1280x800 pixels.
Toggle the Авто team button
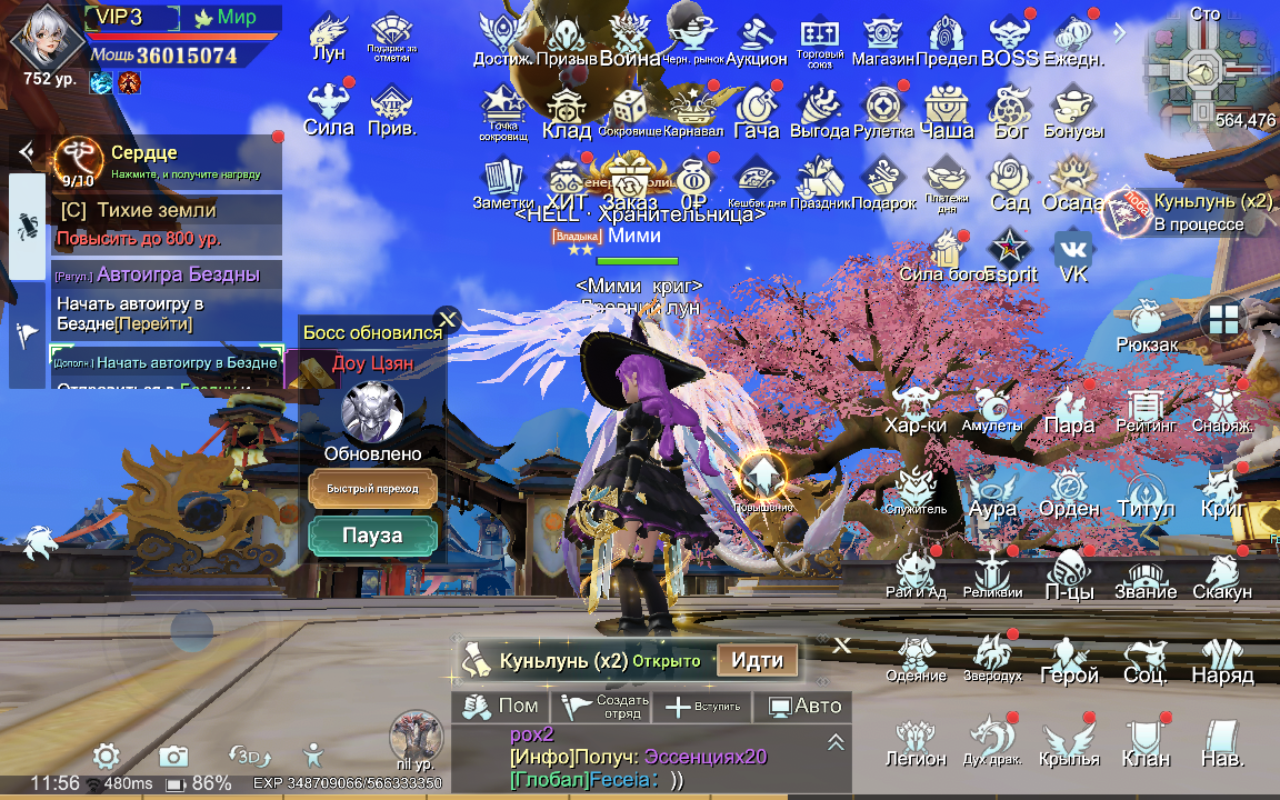pos(803,706)
